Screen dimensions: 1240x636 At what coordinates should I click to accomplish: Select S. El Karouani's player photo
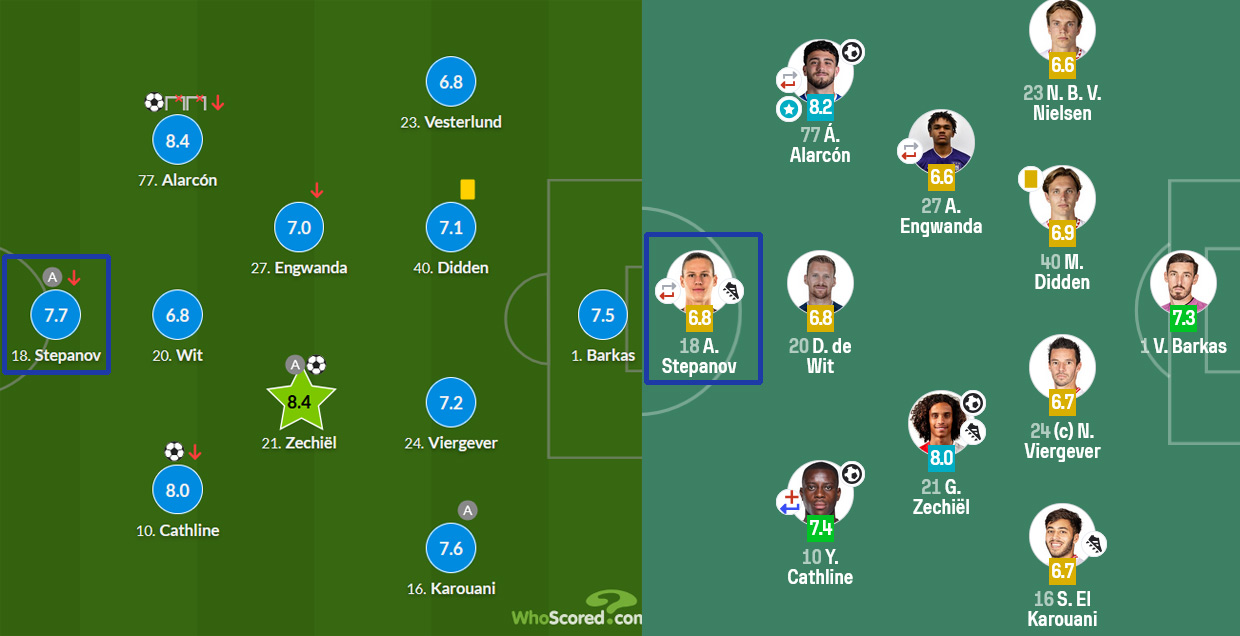(1062, 535)
